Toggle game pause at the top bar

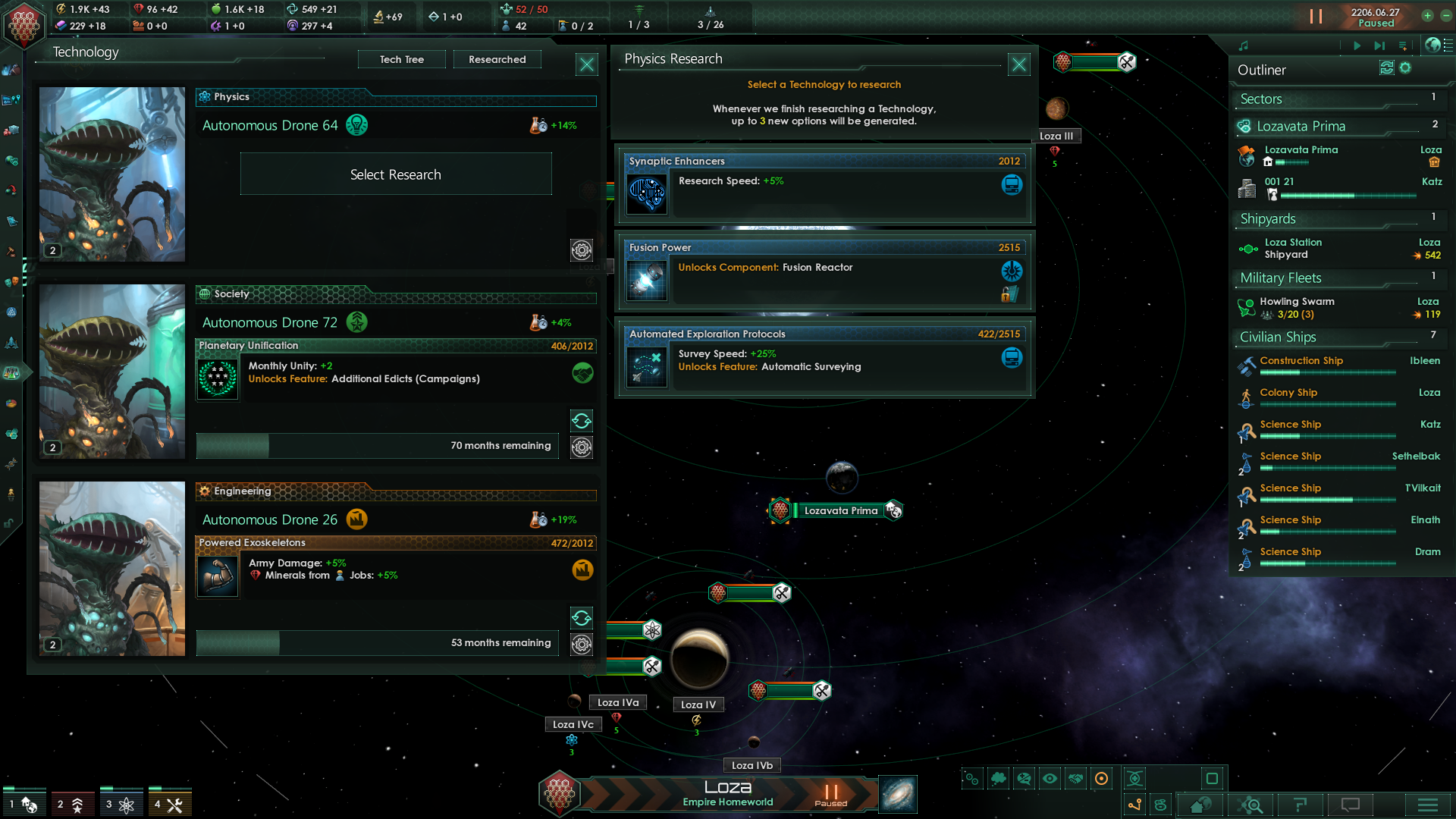(x=1316, y=16)
